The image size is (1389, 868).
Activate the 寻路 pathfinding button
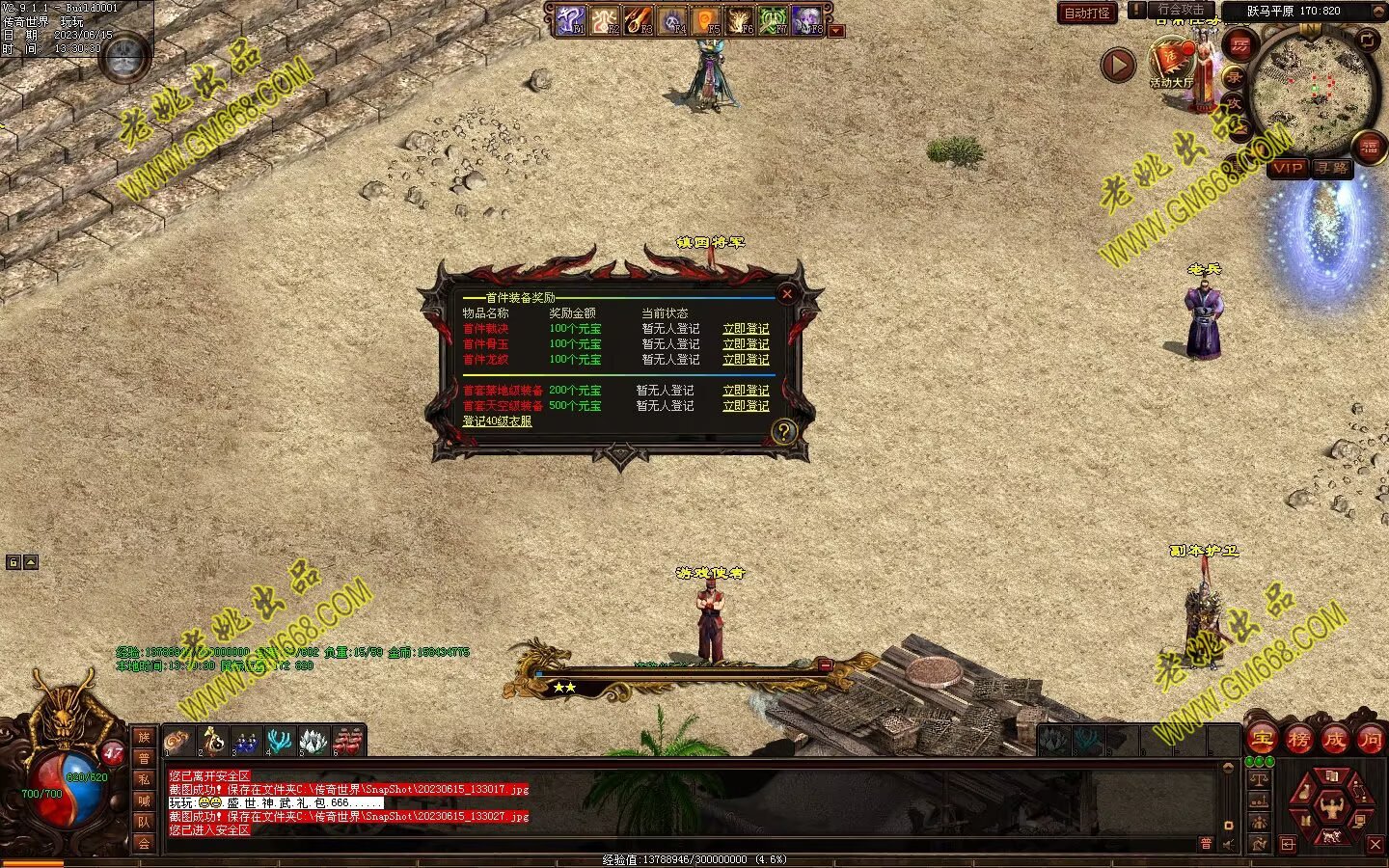tap(1332, 168)
